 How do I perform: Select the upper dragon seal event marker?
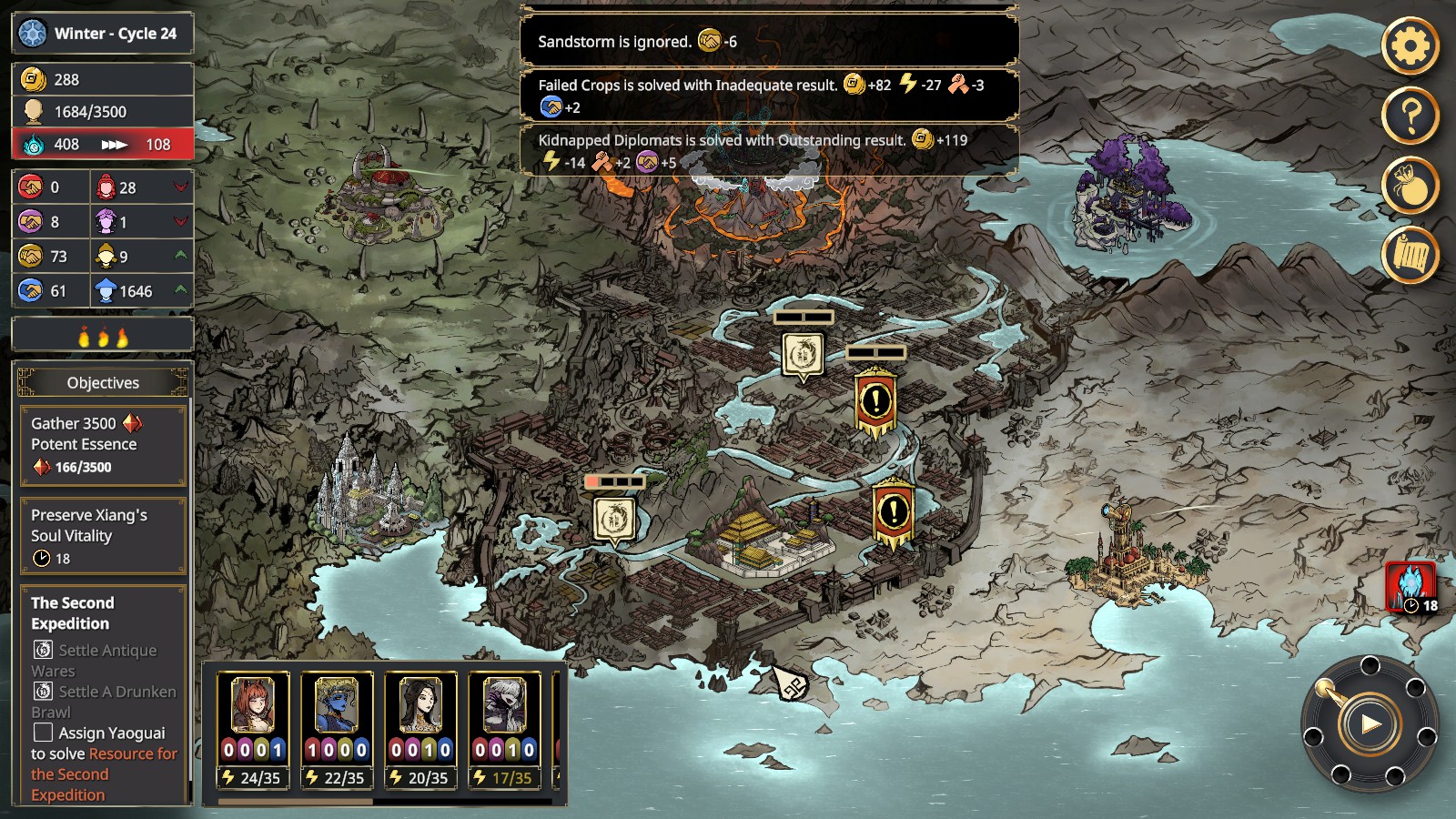803,354
